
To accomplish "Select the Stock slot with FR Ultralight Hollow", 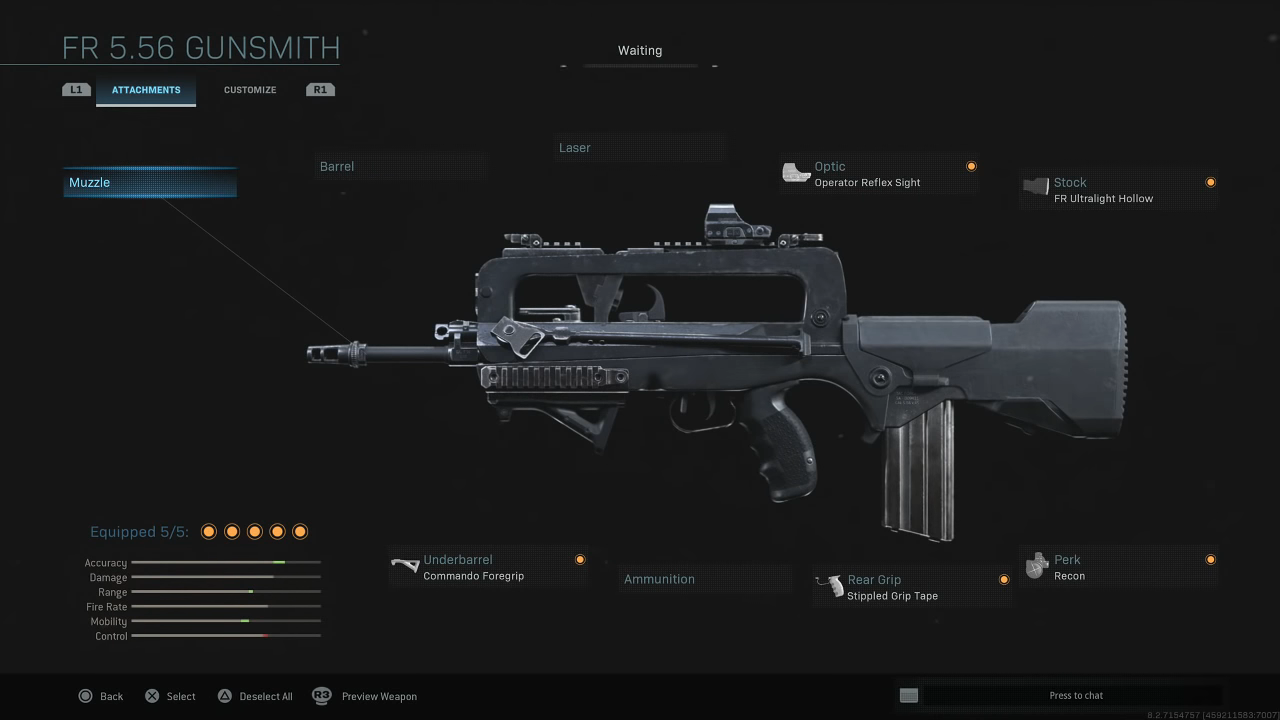I will (x=1117, y=190).
